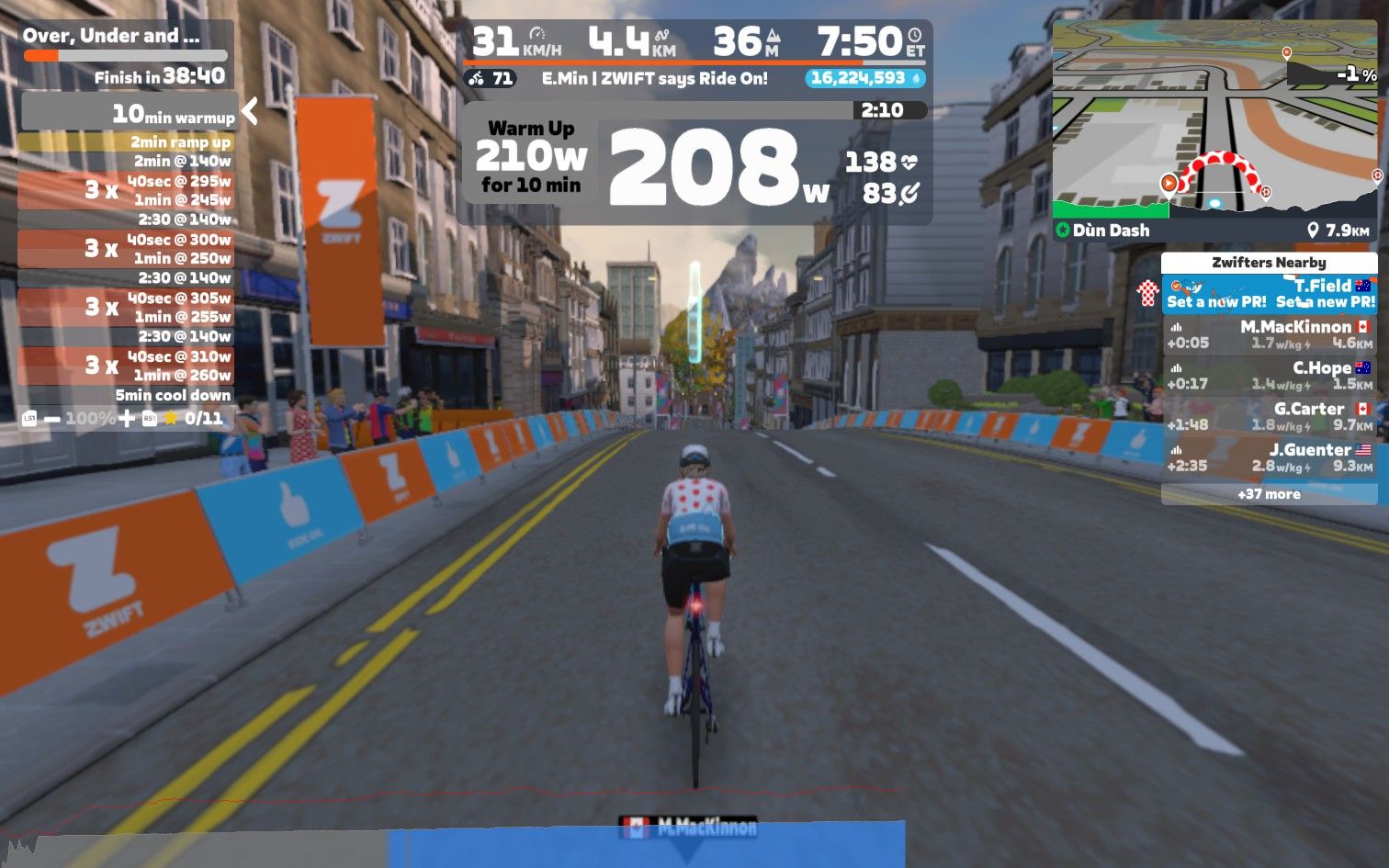Collapse the workout panel with the arrow
The height and width of the screenshot is (868, 1389).
point(249,112)
